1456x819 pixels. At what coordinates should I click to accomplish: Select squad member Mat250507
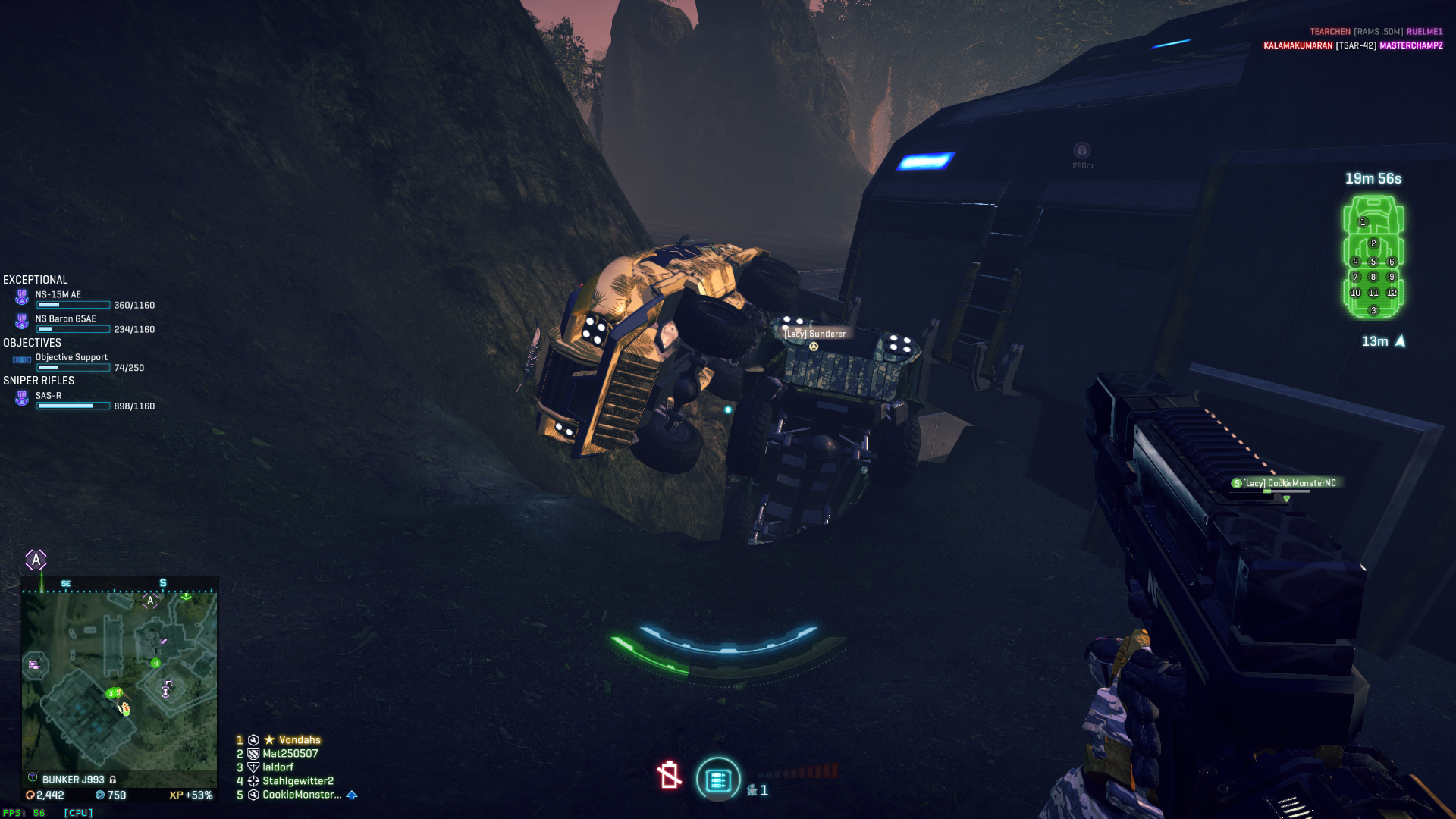coord(290,754)
